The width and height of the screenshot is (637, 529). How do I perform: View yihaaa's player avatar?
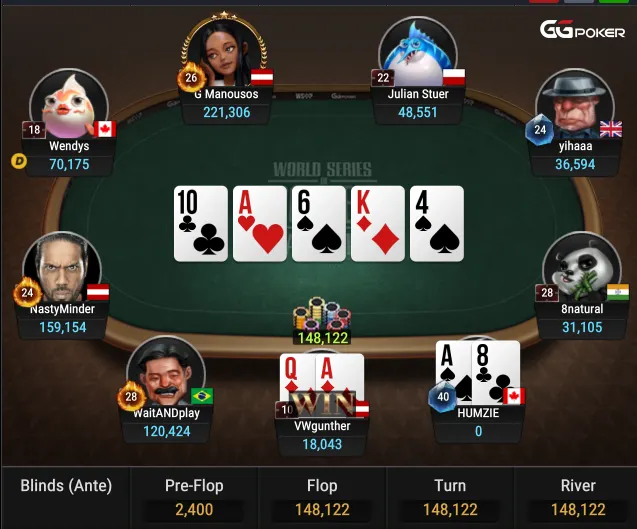(x=574, y=104)
